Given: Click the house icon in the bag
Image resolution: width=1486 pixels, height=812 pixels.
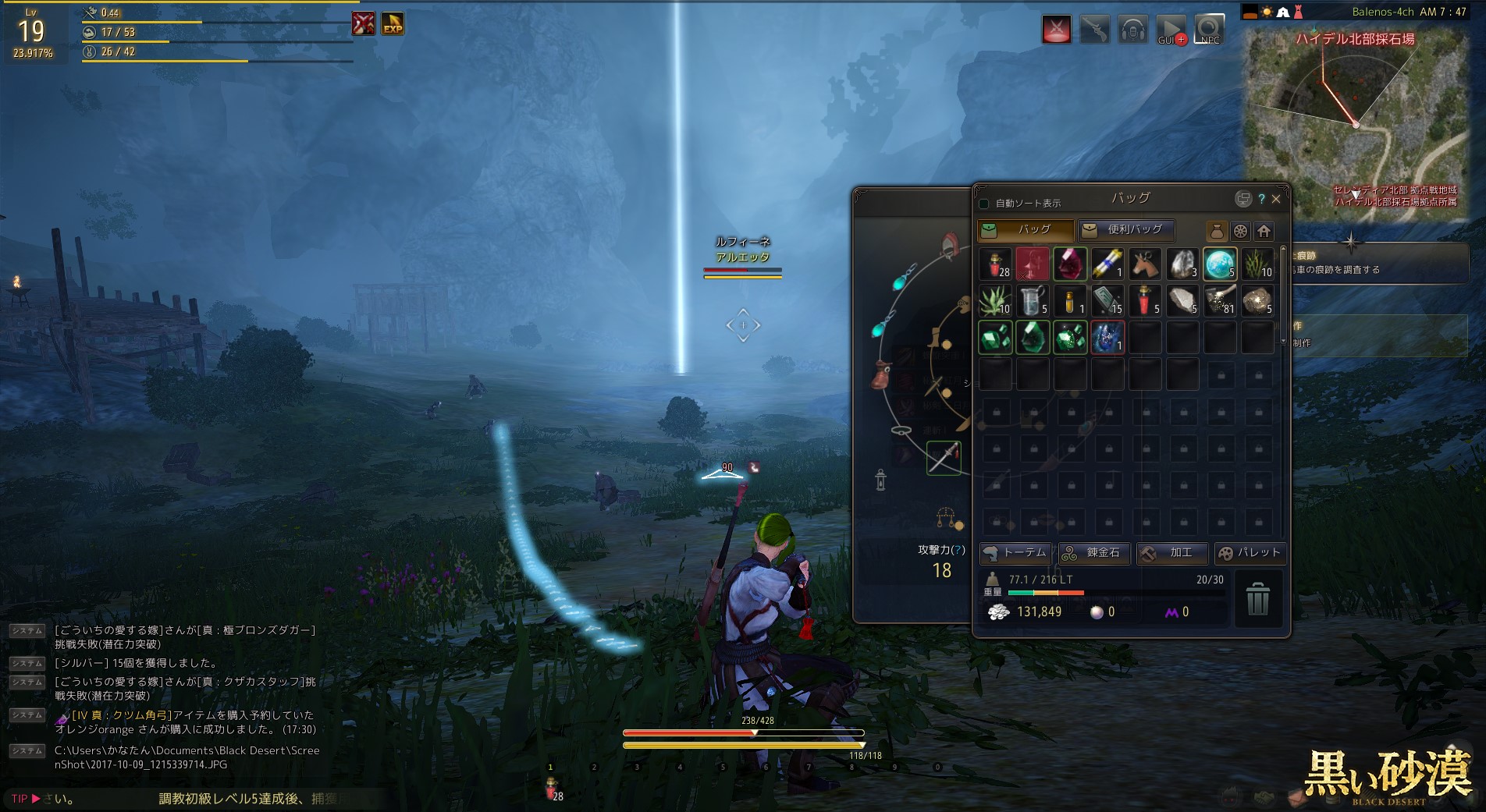Looking at the screenshot, I should (x=1264, y=231).
